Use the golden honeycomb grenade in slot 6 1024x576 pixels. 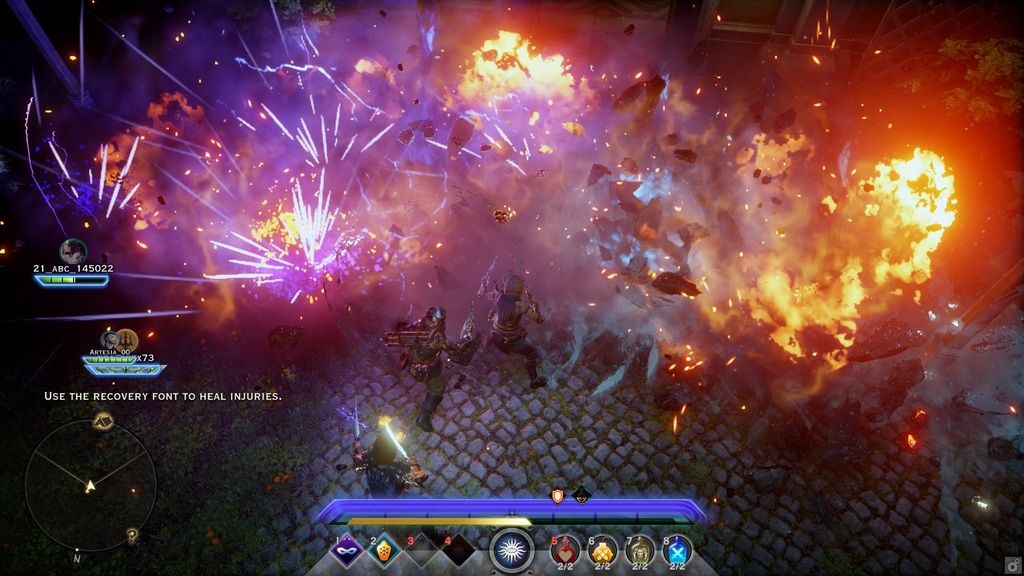pos(602,550)
